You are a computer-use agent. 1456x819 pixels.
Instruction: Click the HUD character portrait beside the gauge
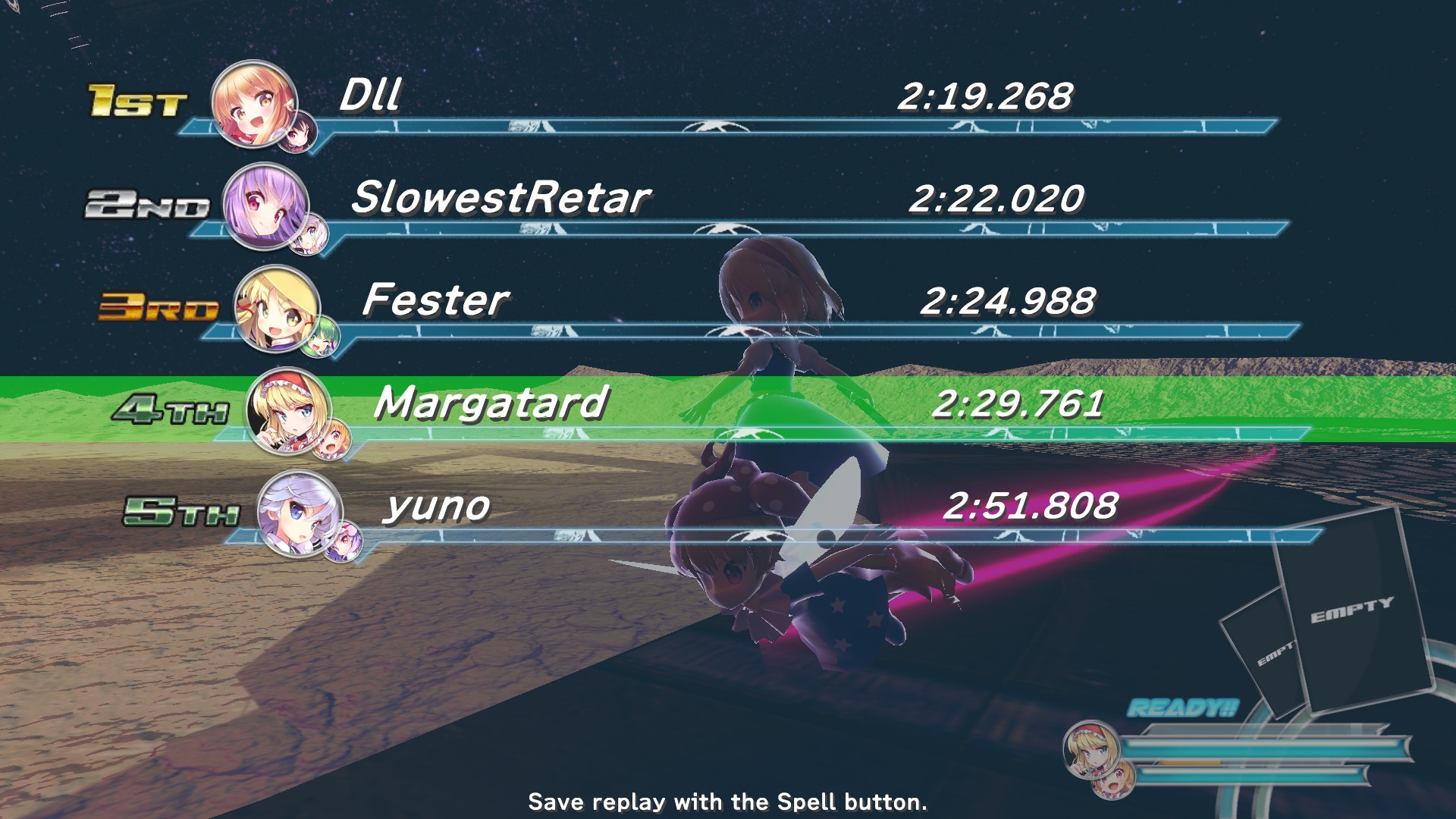point(1090,748)
